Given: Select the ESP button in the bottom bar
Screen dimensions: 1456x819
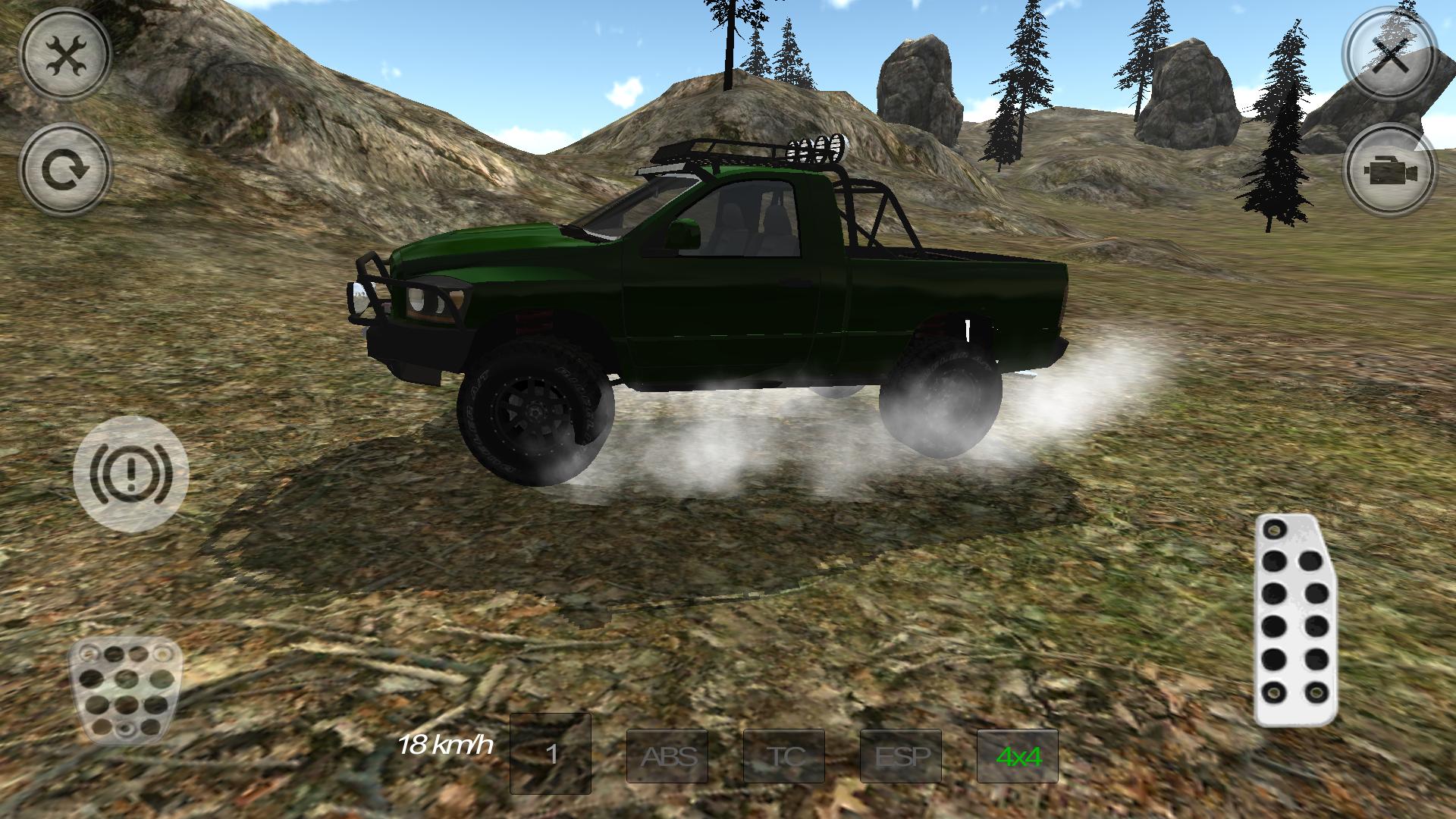Looking at the screenshot, I should pyautogui.click(x=901, y=756).
